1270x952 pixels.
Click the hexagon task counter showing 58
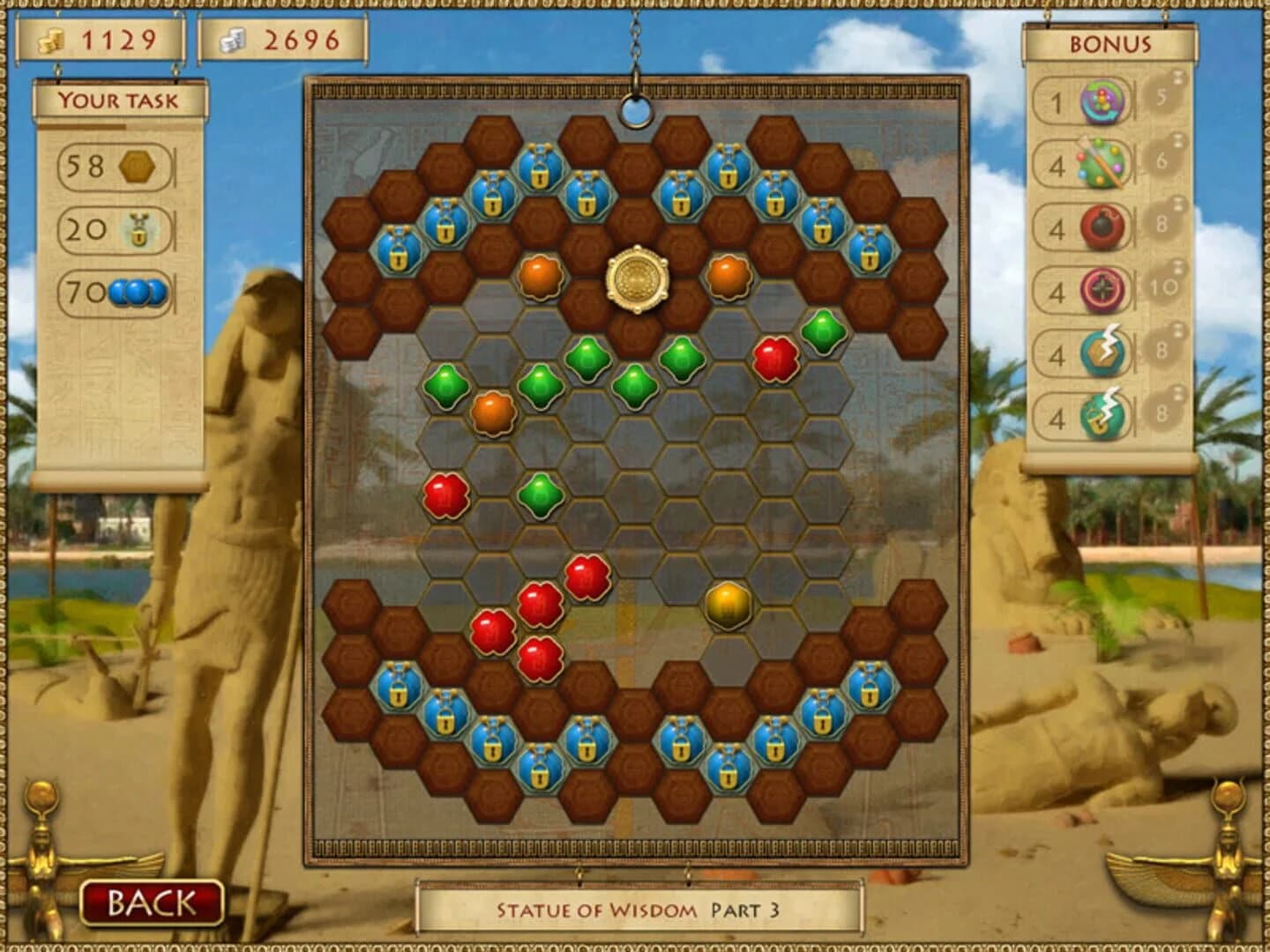(112, 165)
